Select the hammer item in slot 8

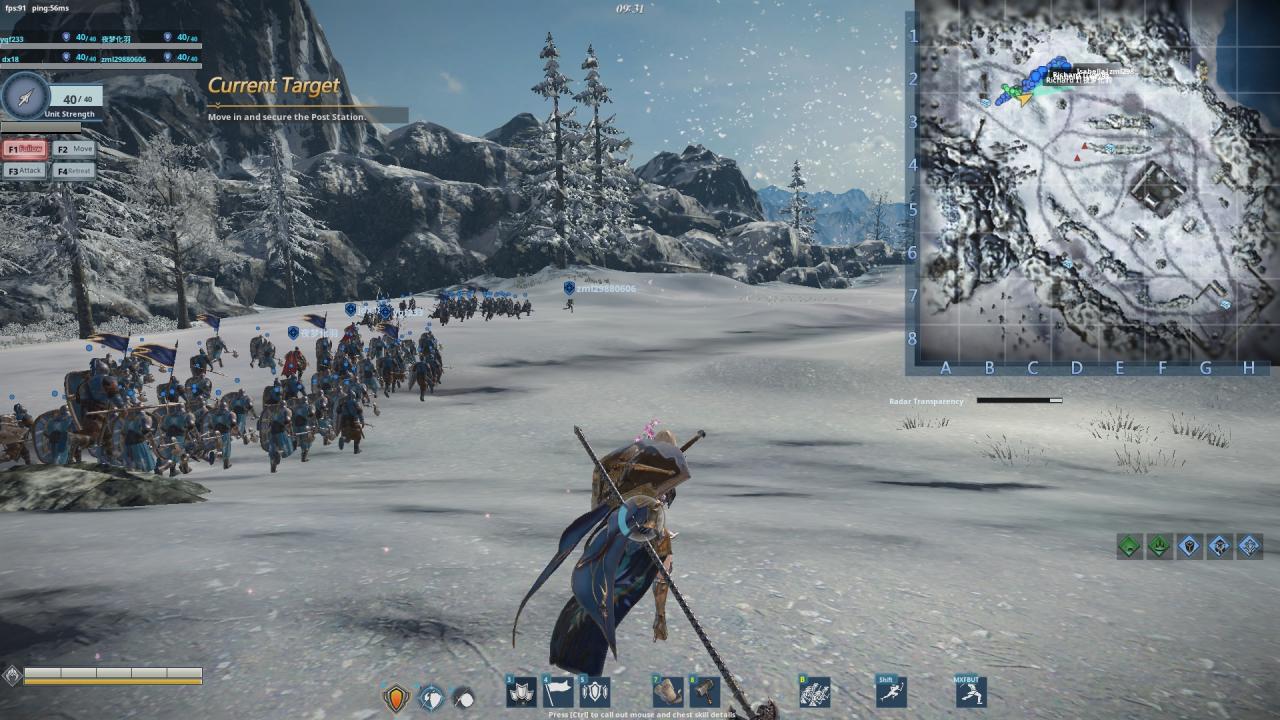click(x=705, y=692)
